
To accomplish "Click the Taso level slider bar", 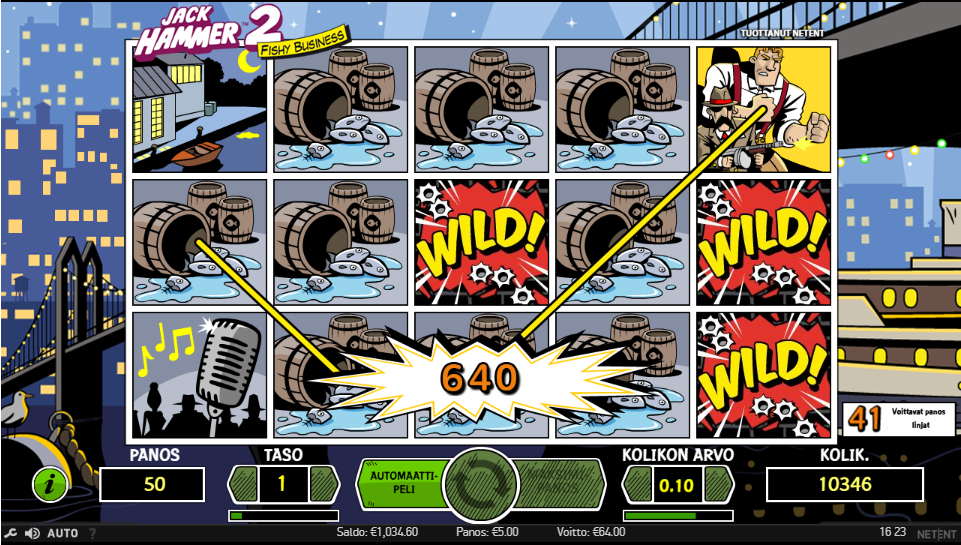I will click(284, 516).
